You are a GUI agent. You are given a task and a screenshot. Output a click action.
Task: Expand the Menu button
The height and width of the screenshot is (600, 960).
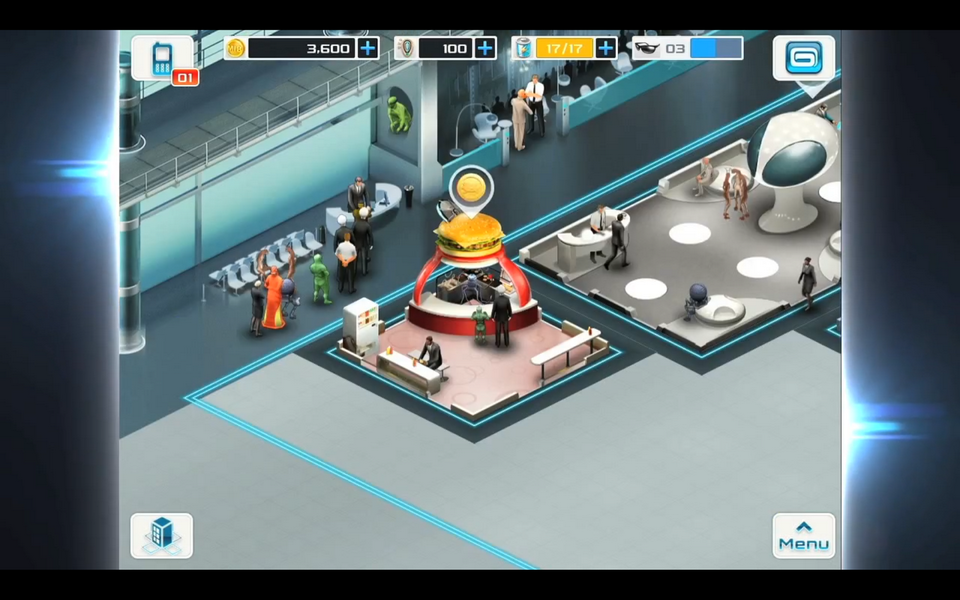coord(803,536)
